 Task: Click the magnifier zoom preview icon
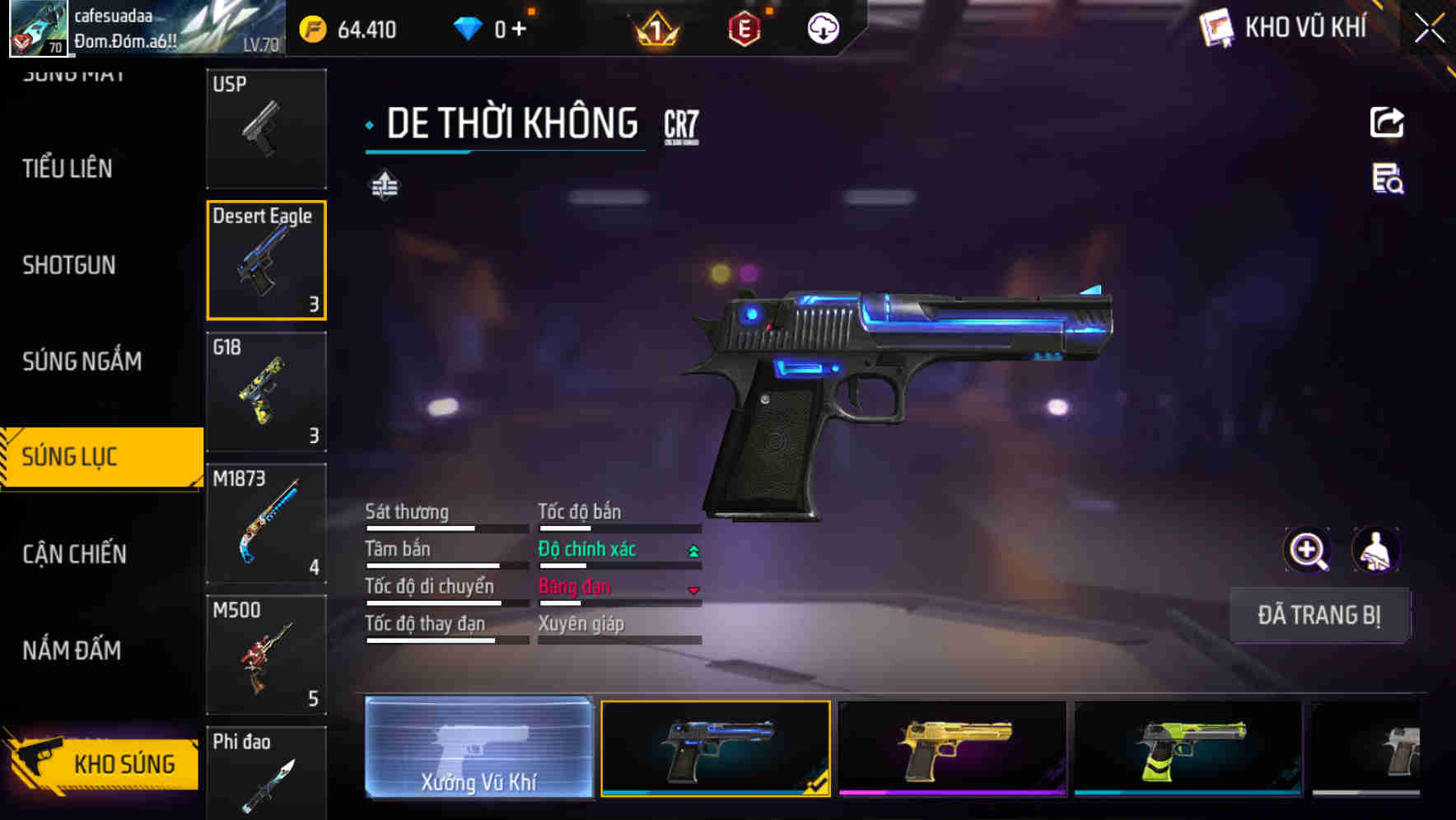click(1307, 549)
